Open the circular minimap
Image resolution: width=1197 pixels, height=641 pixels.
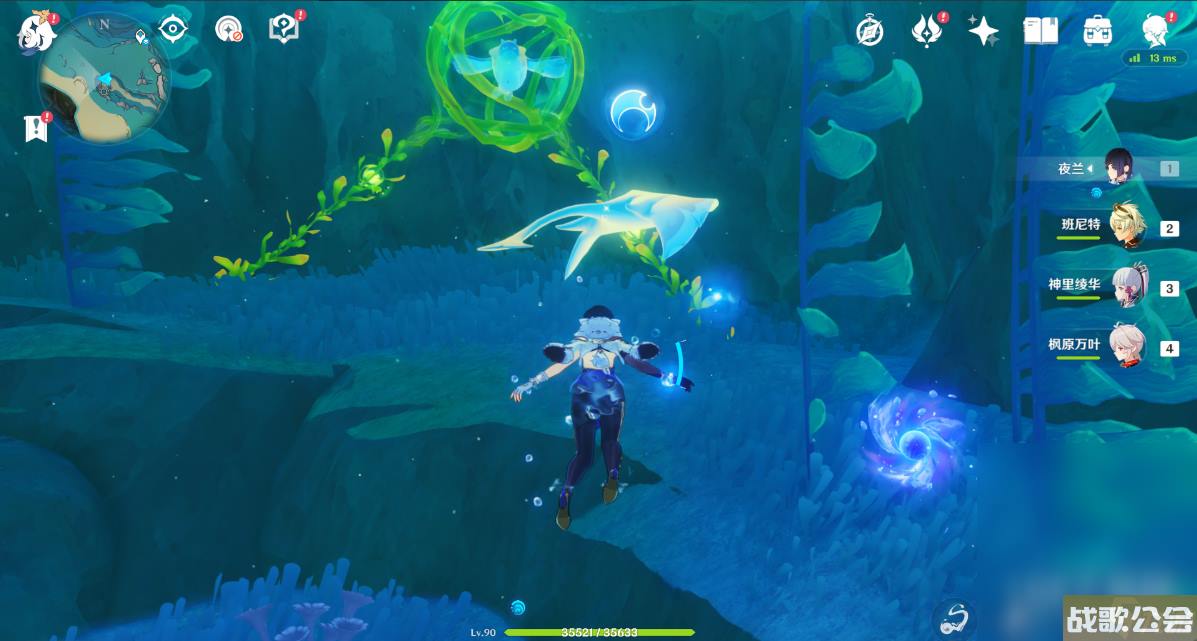point(103,78)
